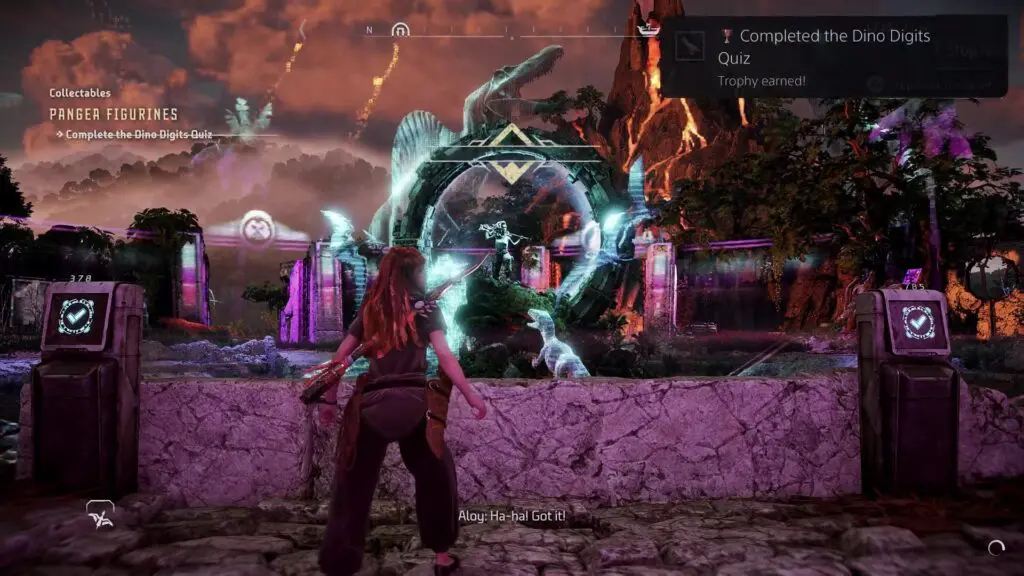The height and width of the screenshot is (576, 1024).
Task: Select the Pangea Figurines quest tracker
Action: (114, 114)
